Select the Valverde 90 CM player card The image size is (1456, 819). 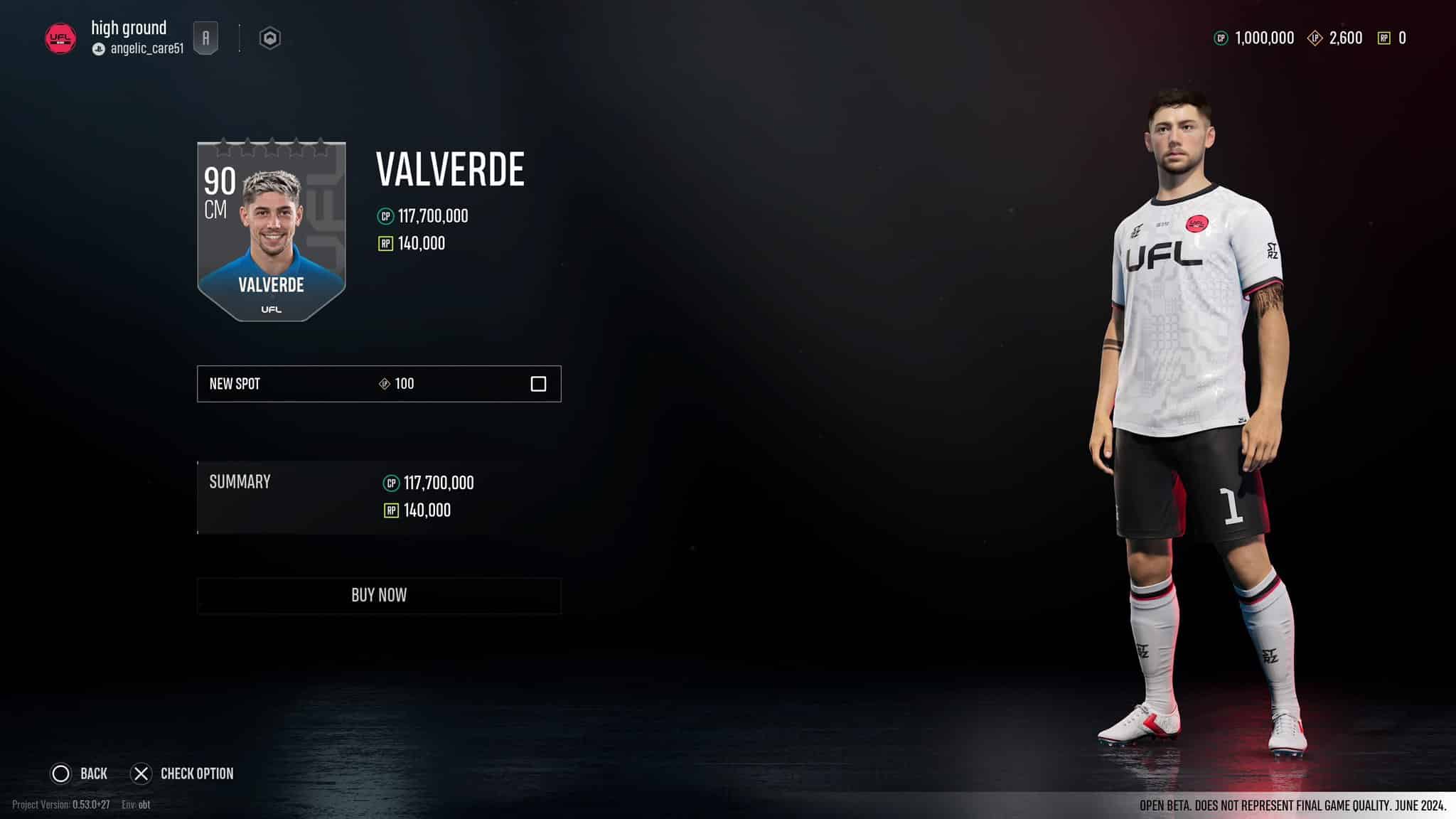point(272,231)
